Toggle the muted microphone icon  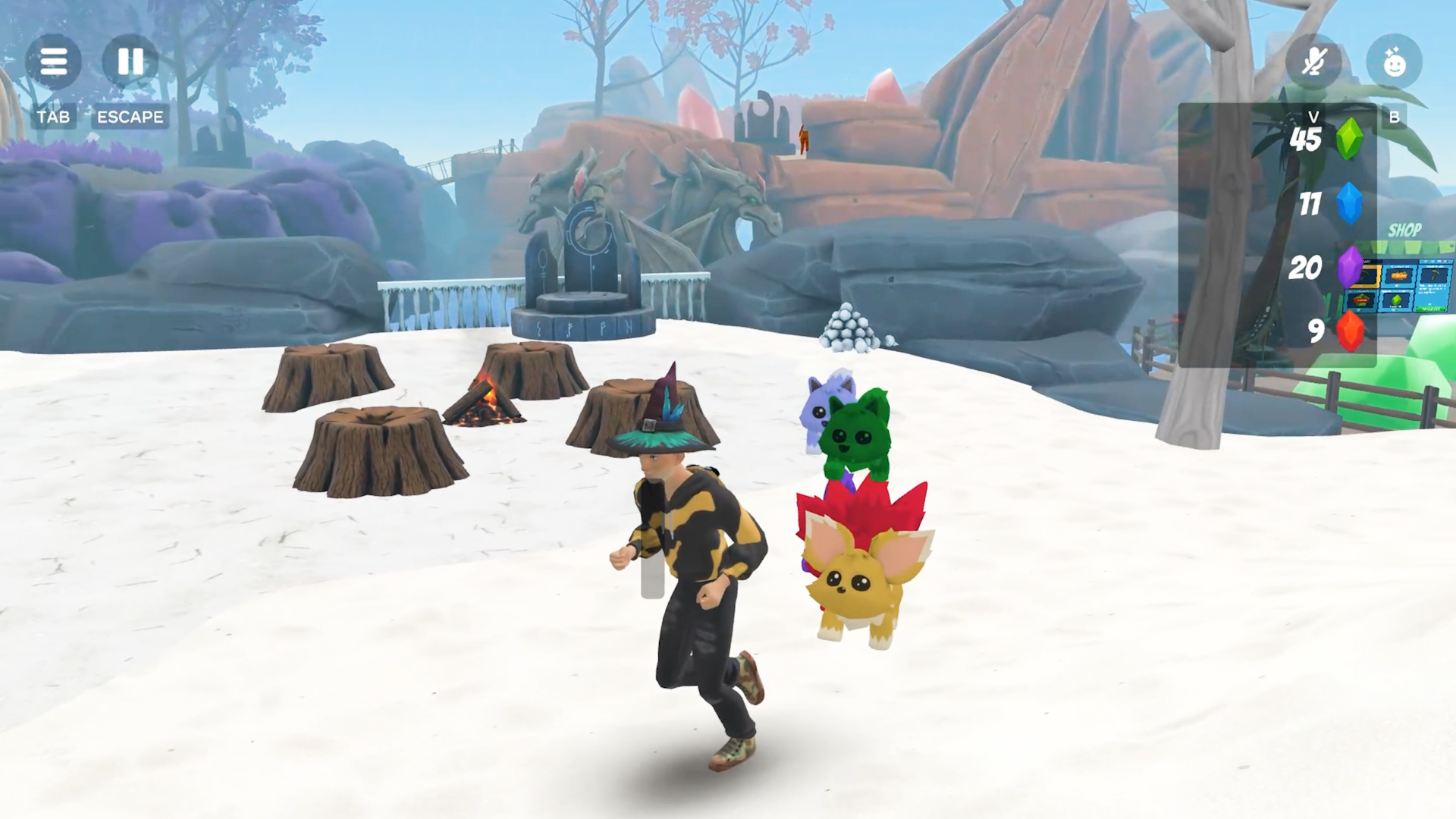[x=1313, y=61]
